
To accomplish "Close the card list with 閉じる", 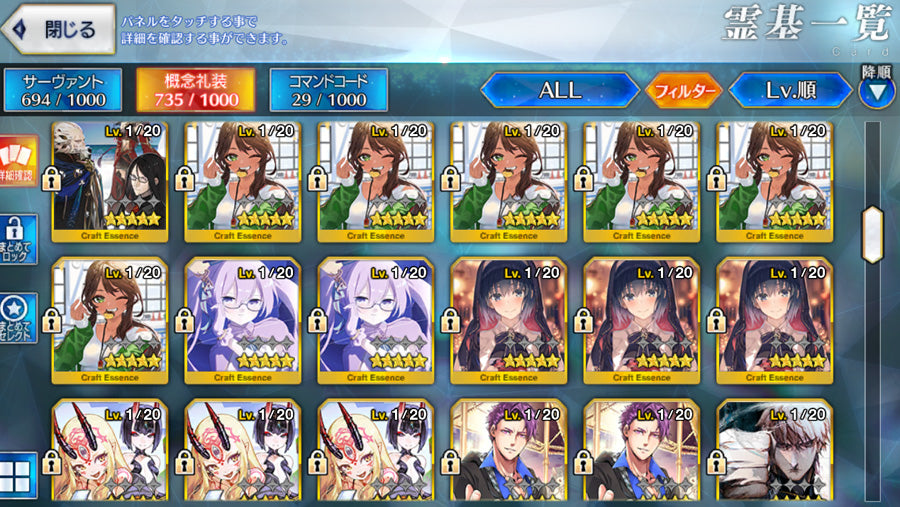I will click(x=57, y=30).
